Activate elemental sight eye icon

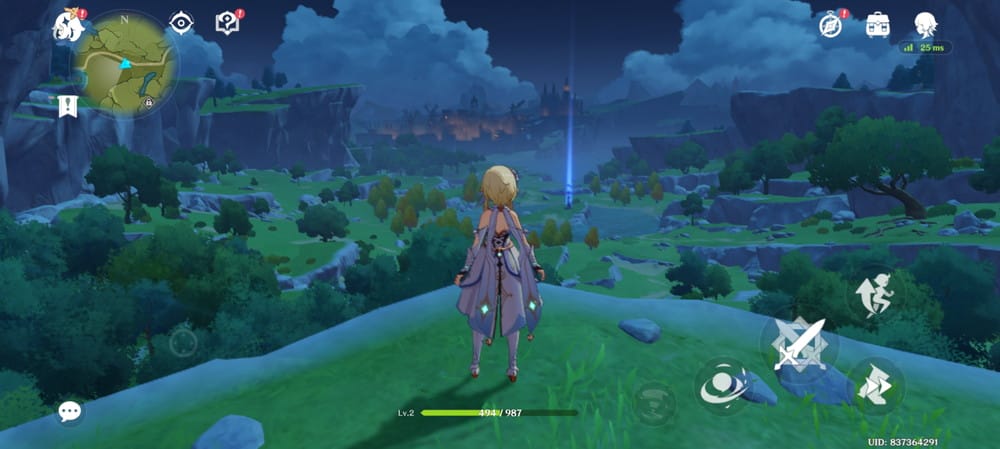pos(181,23)
